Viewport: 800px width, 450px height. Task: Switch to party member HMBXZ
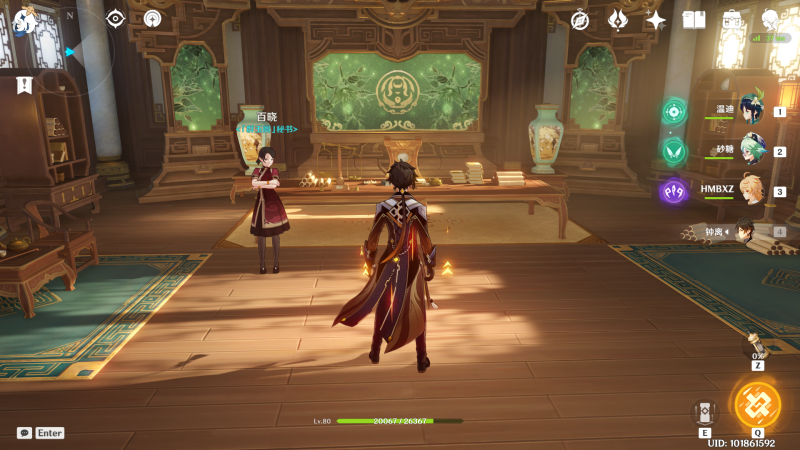(751, 191)
